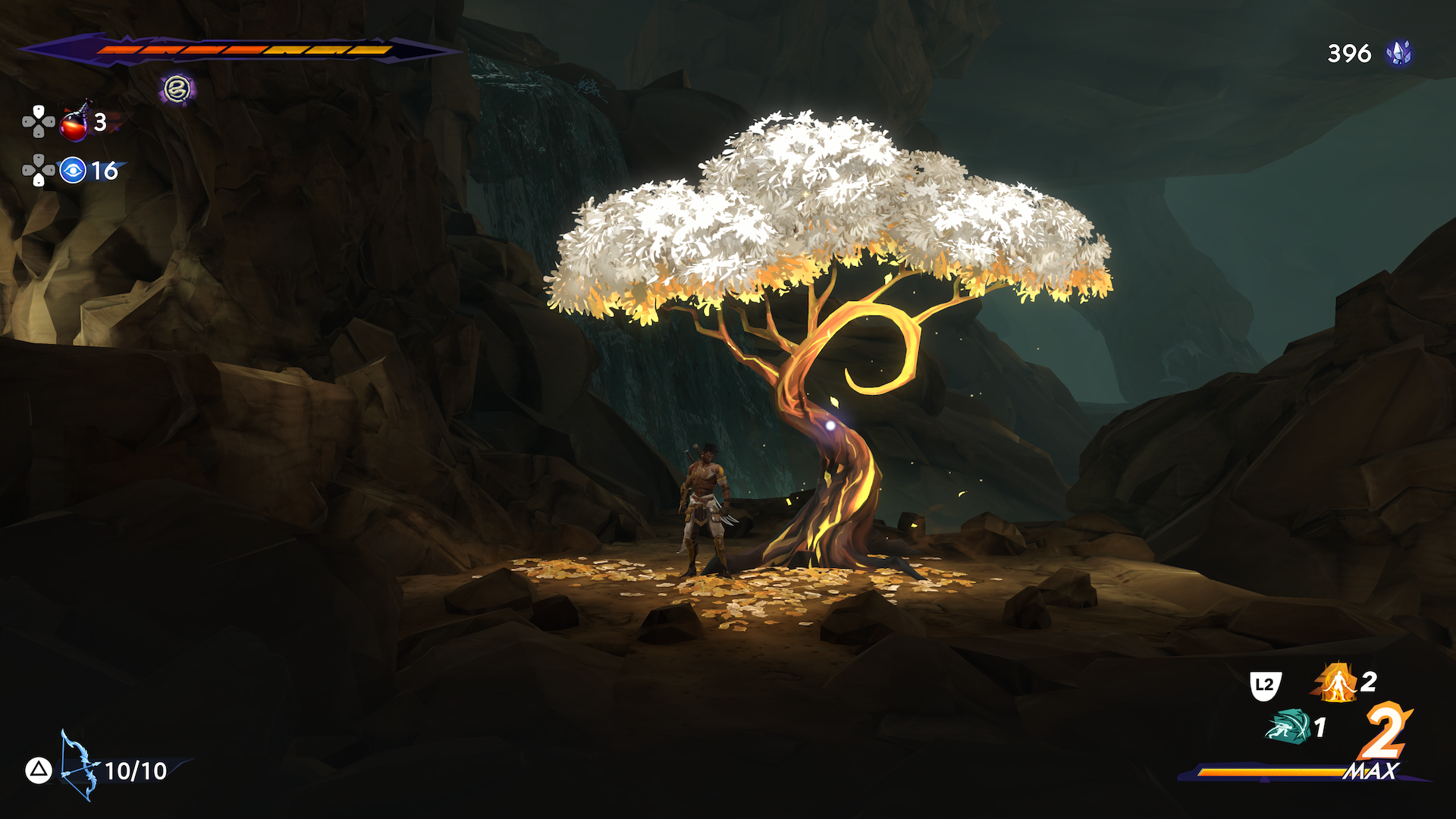Select the red healing potion icon

coord(74,124)
